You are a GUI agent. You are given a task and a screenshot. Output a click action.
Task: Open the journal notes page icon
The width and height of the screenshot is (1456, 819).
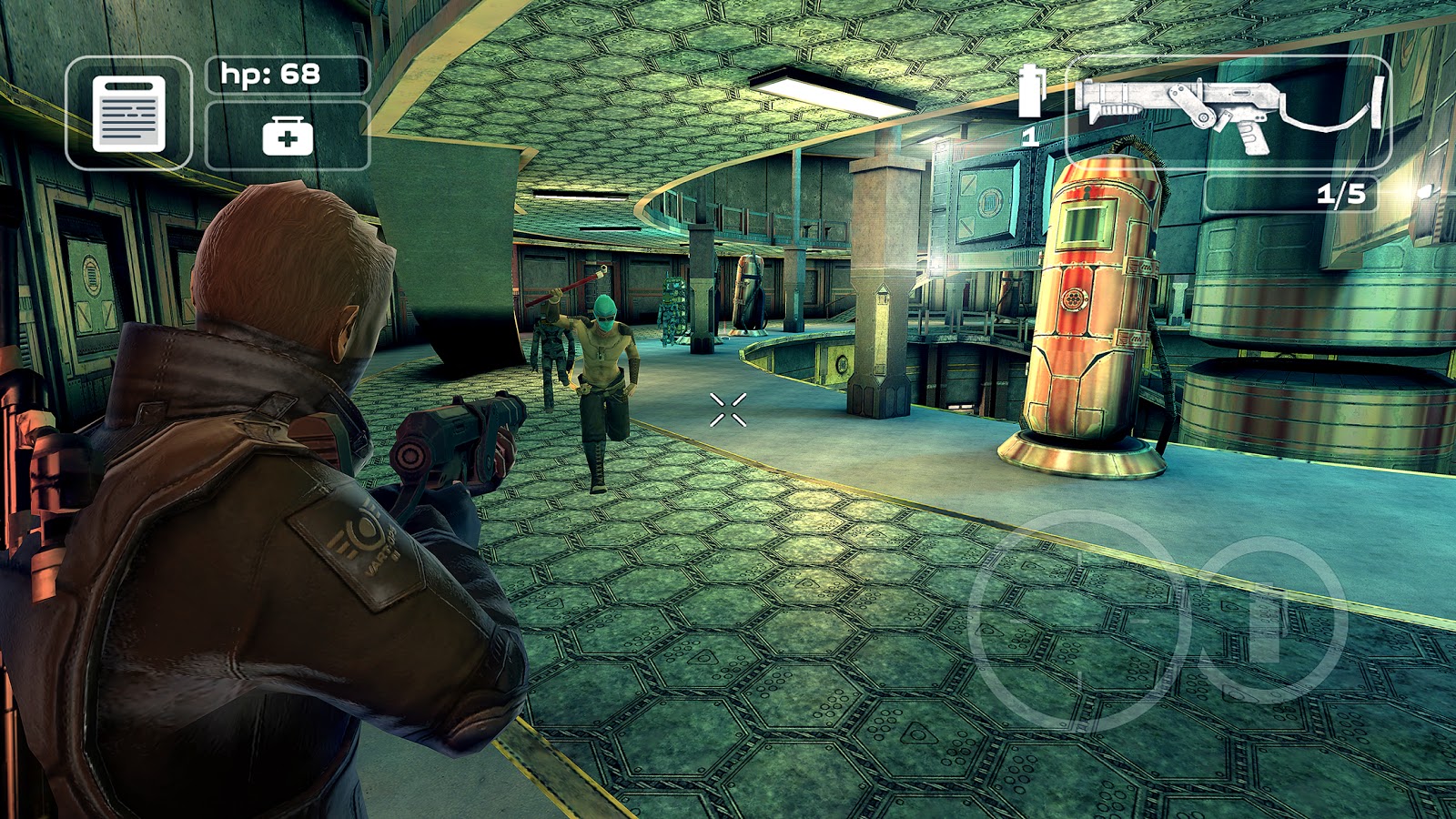click(128, 114)
